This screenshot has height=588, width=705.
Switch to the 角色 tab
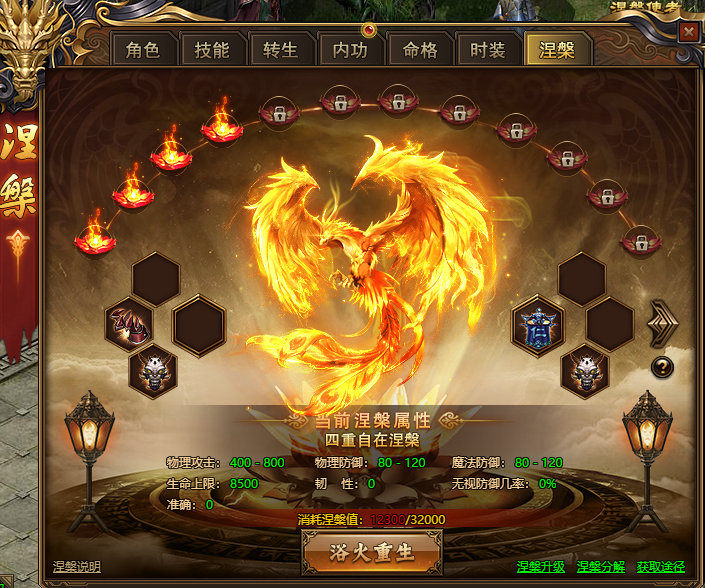(x=143, y=50)
